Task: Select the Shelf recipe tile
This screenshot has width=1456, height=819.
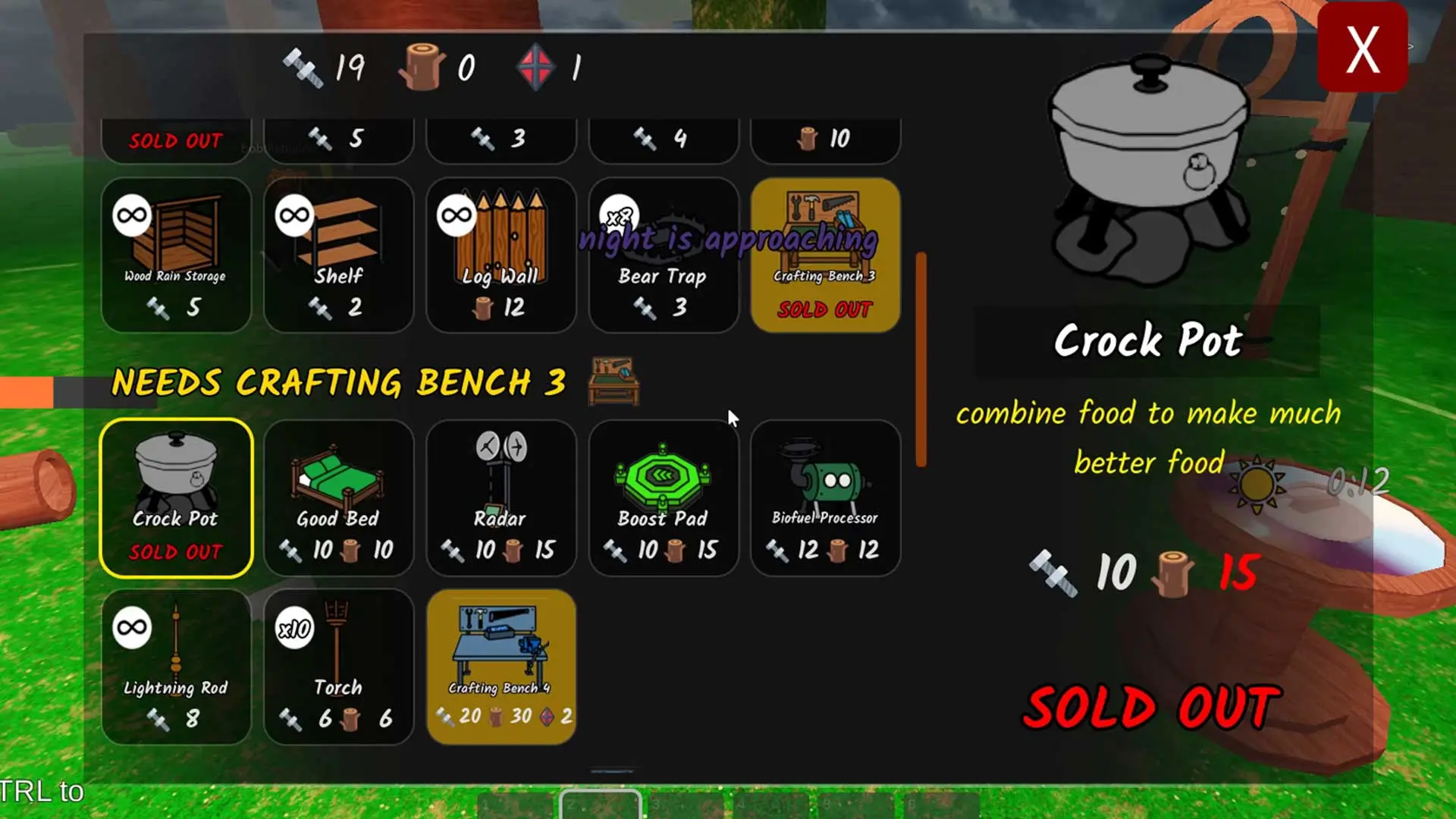Action: pos(338,255)
